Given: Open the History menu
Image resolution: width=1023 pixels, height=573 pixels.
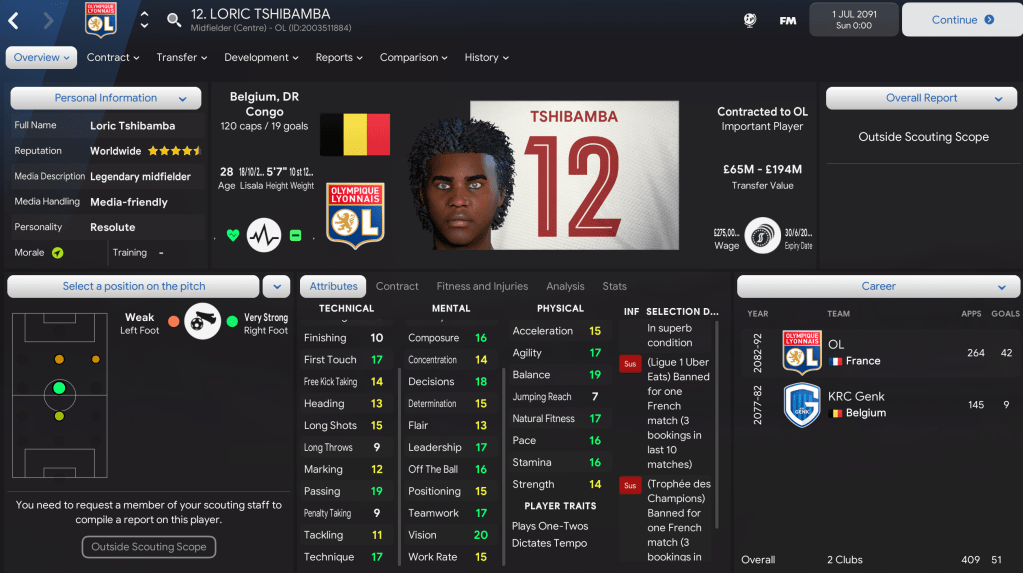Looking at the screenshot, I should 486,58.
